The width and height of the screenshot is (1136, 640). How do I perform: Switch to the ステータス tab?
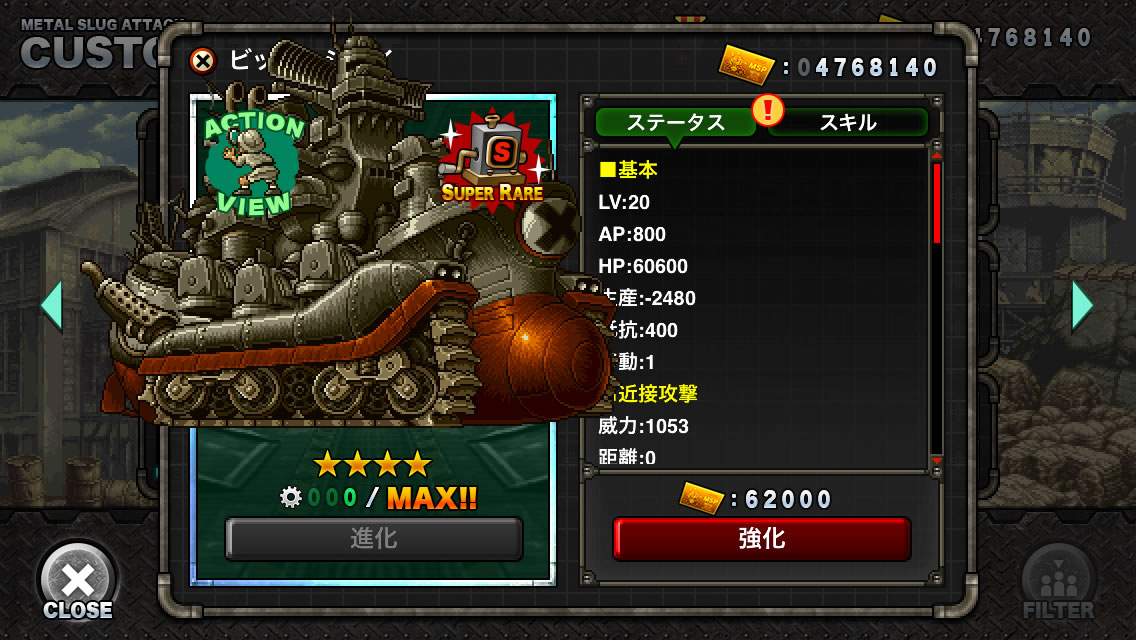[675, 122]
